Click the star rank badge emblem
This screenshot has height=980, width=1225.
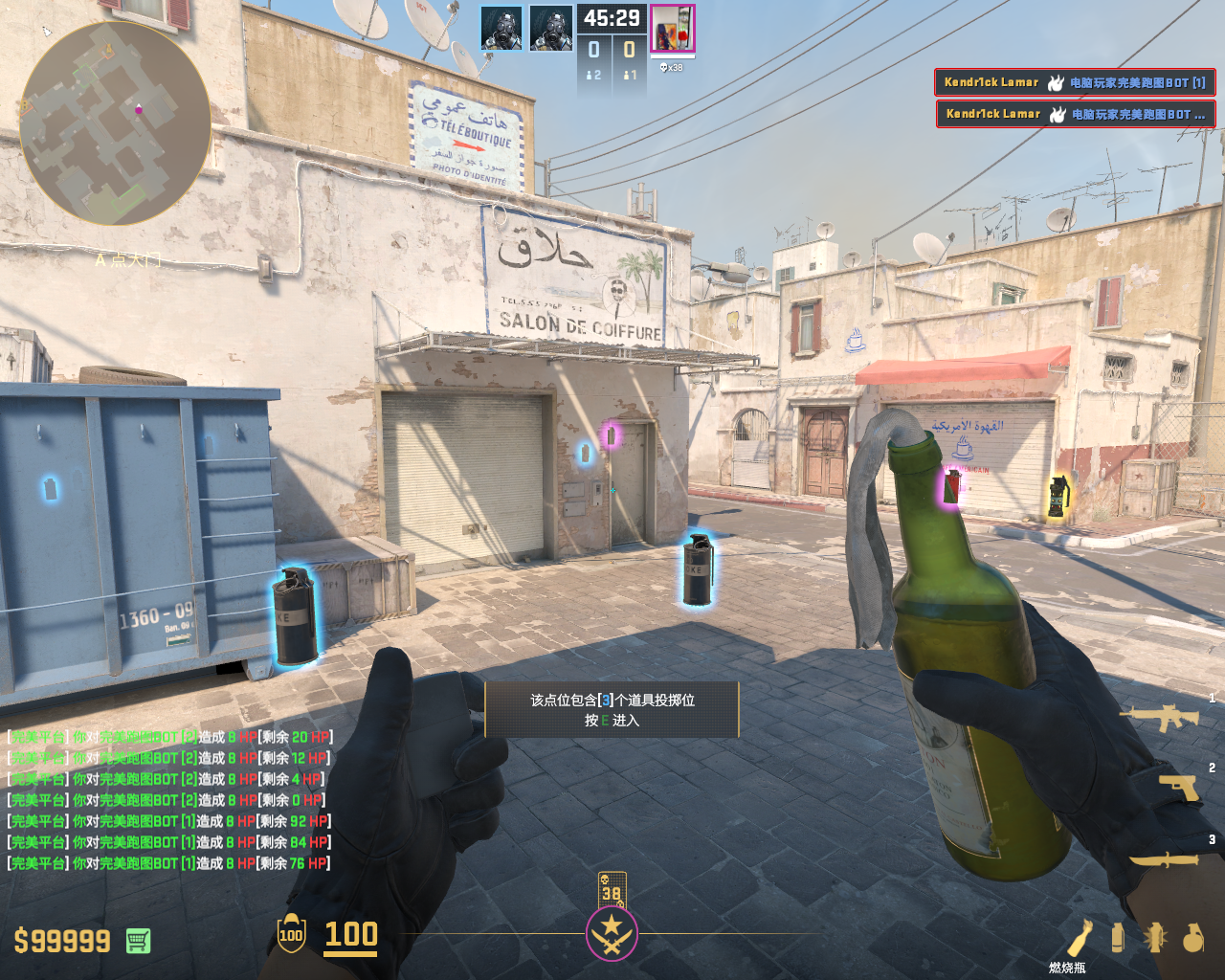coord(612,933)
